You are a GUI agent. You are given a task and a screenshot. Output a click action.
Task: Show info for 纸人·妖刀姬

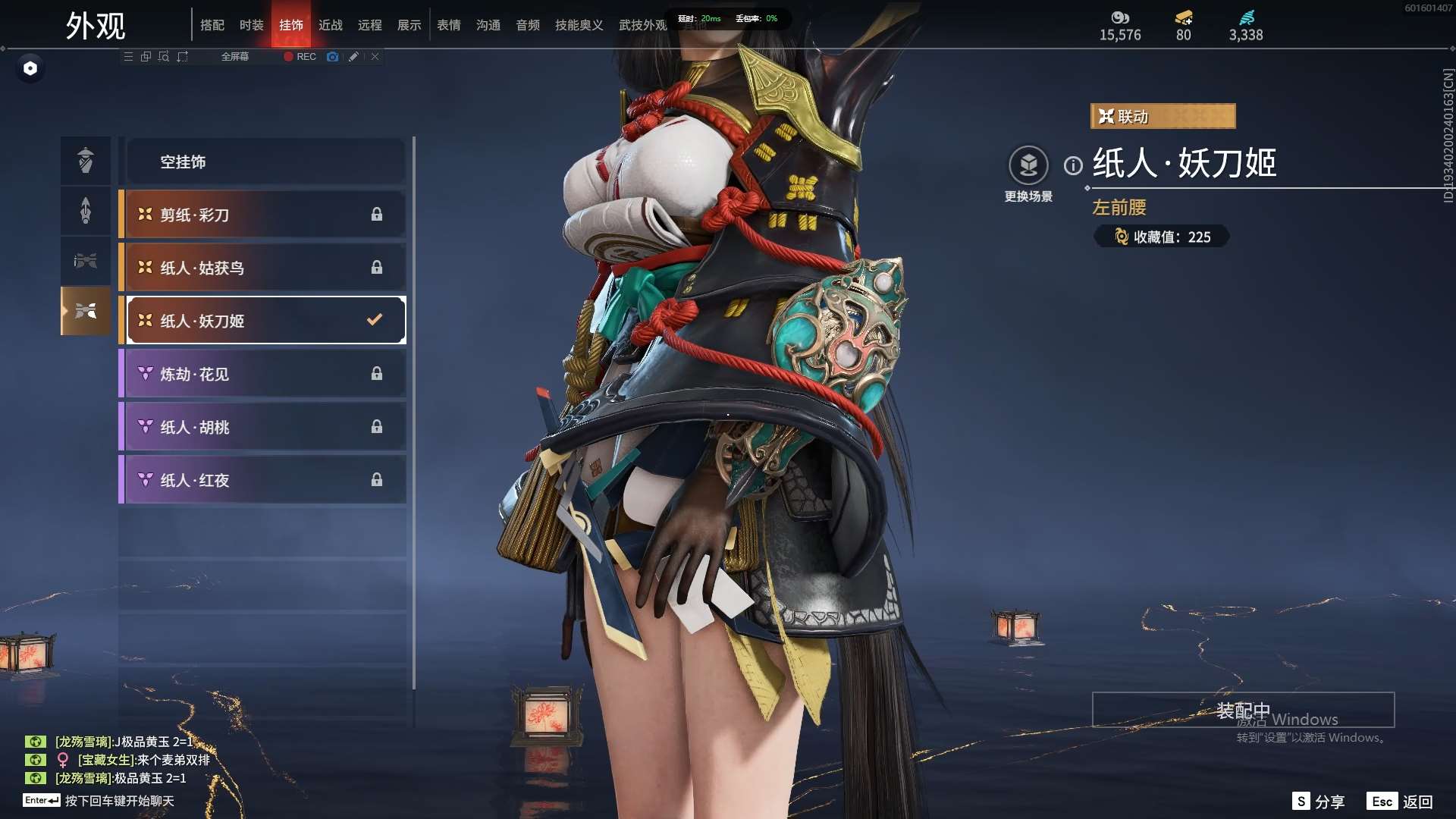click(x=1073, y=165)
